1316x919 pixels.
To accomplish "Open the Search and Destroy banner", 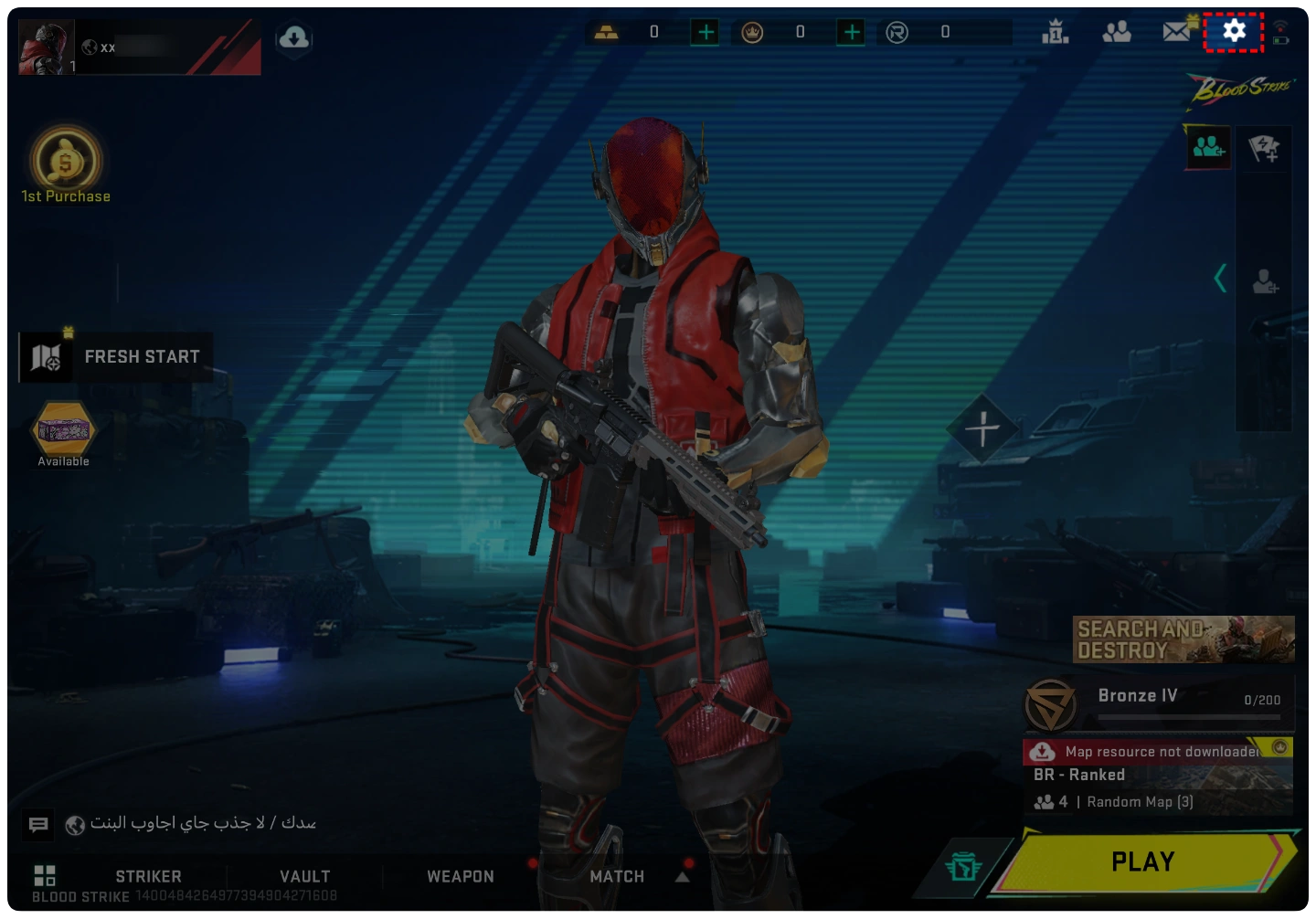I will coord(1183,639).
